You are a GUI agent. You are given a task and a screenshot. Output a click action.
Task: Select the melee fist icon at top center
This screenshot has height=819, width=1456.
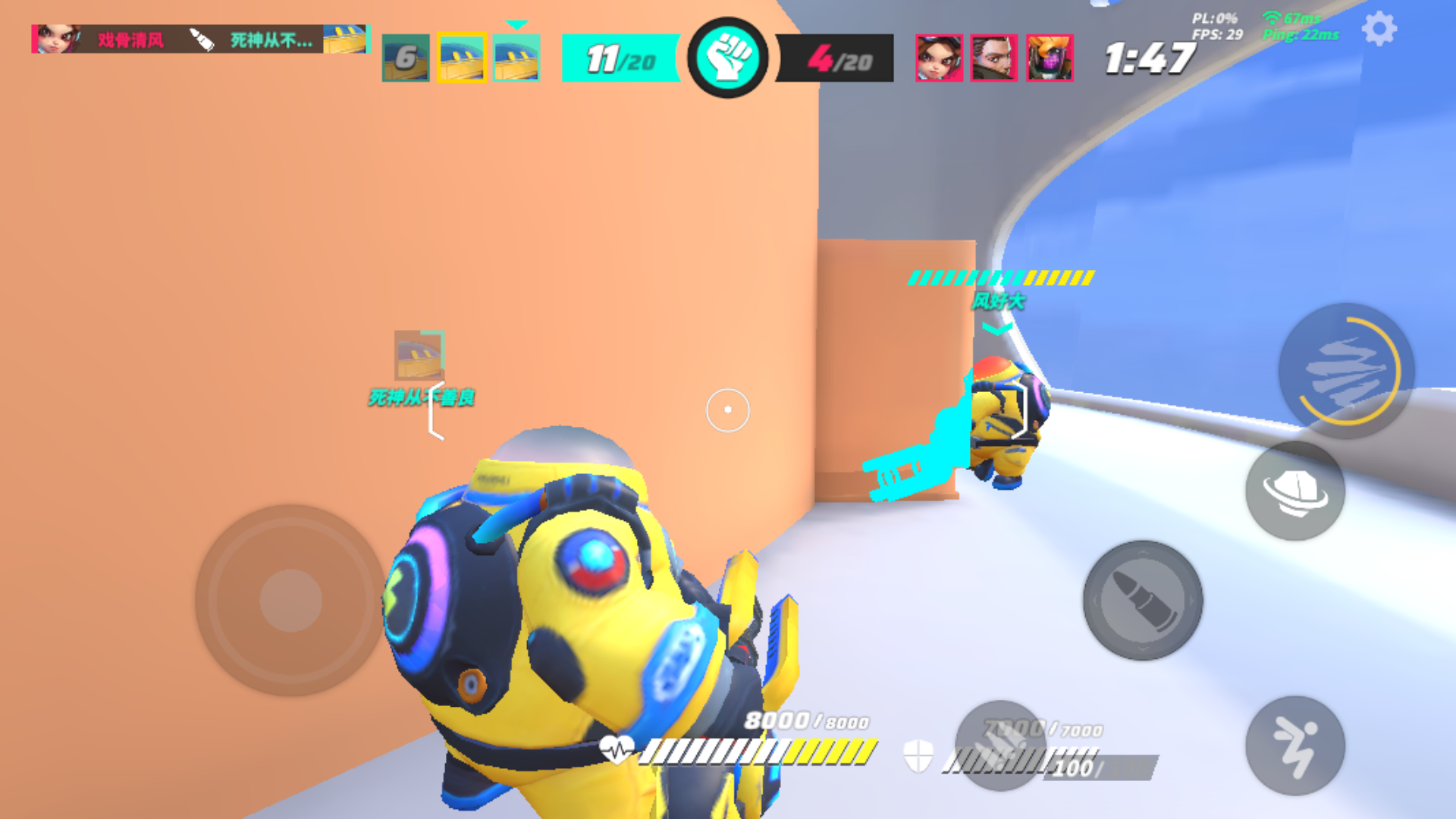pyautogui.click(x=730, y=57)
